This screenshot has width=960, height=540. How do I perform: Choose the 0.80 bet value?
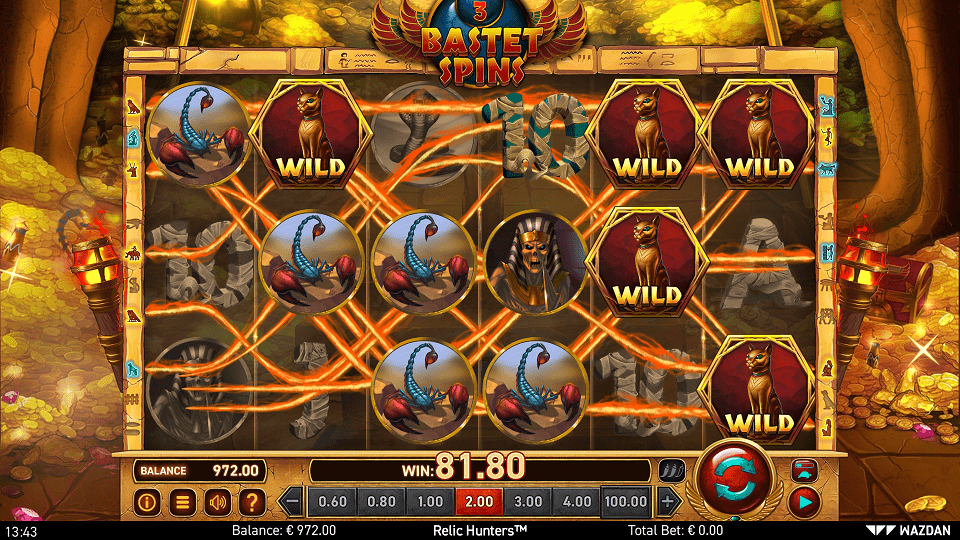[x=381, y=501]
